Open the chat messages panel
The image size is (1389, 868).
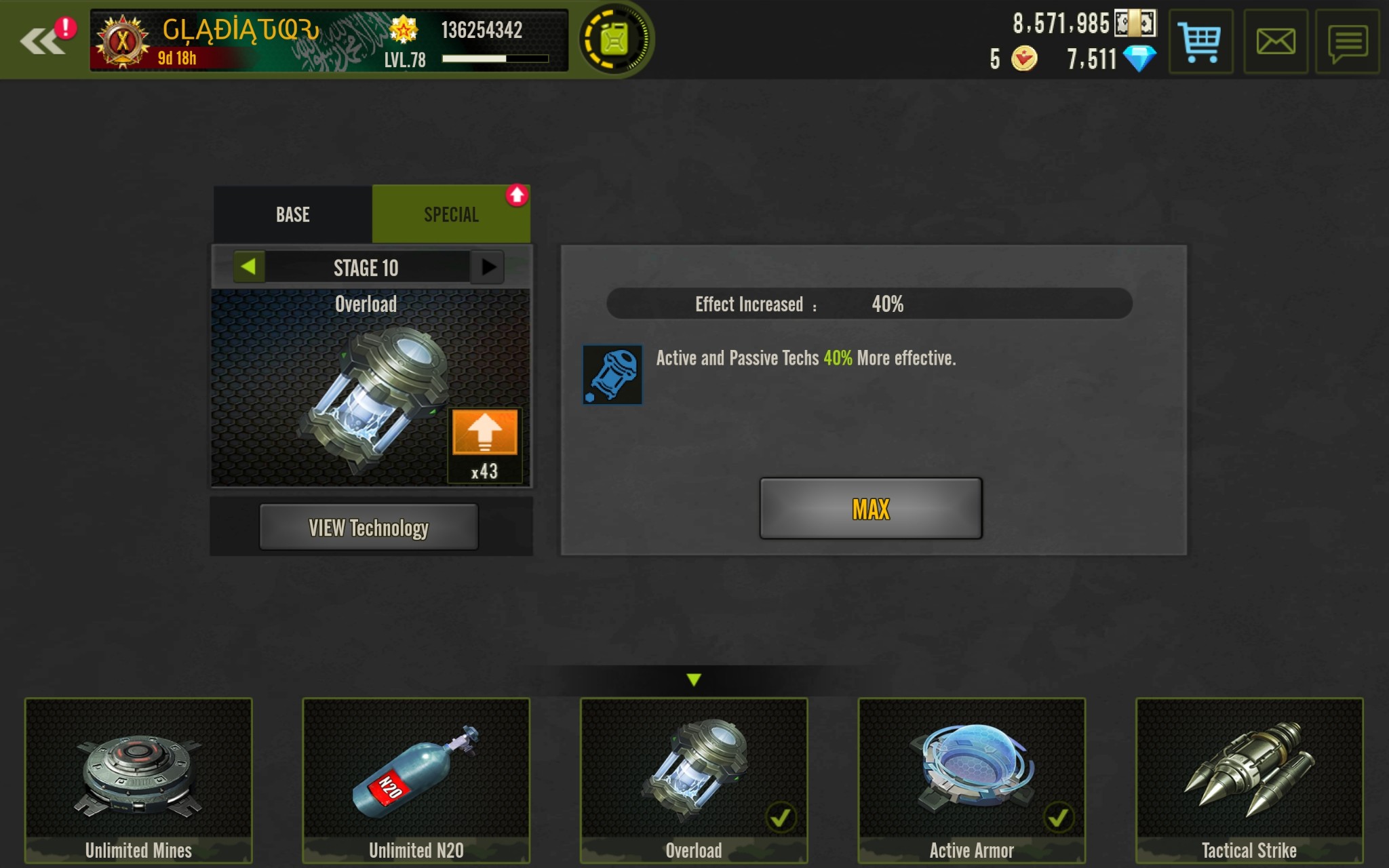pos(1347,42)
